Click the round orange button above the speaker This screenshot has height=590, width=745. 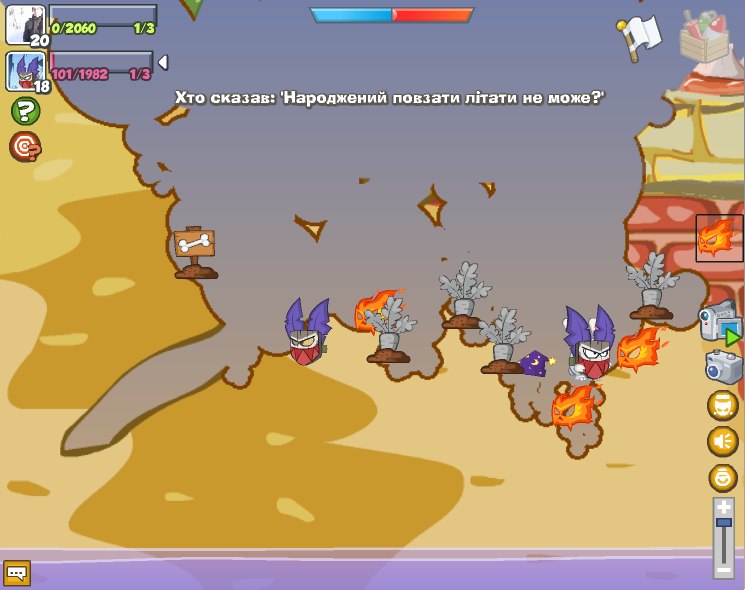pos(722,405)
